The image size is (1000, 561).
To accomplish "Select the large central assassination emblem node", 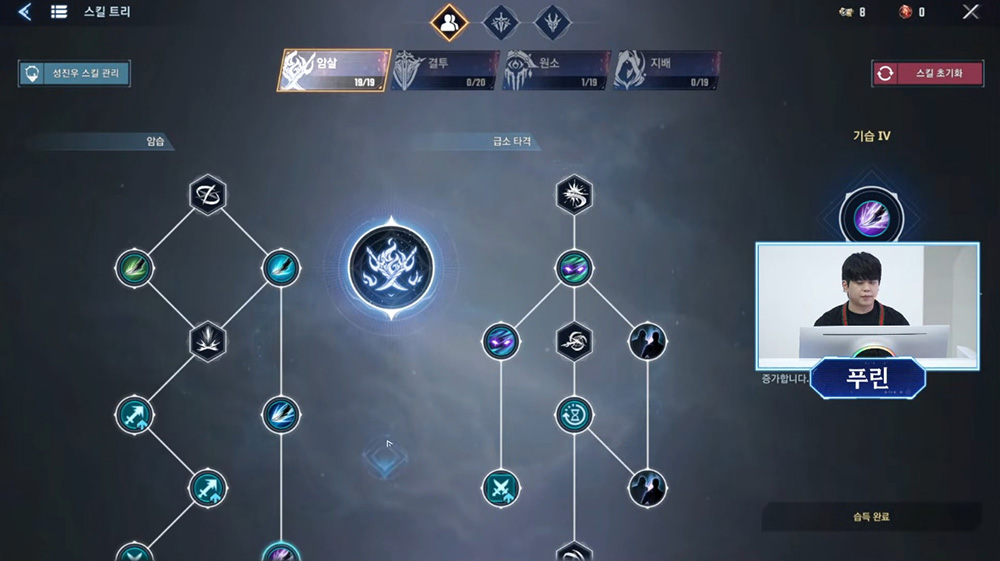I will 392,267.
